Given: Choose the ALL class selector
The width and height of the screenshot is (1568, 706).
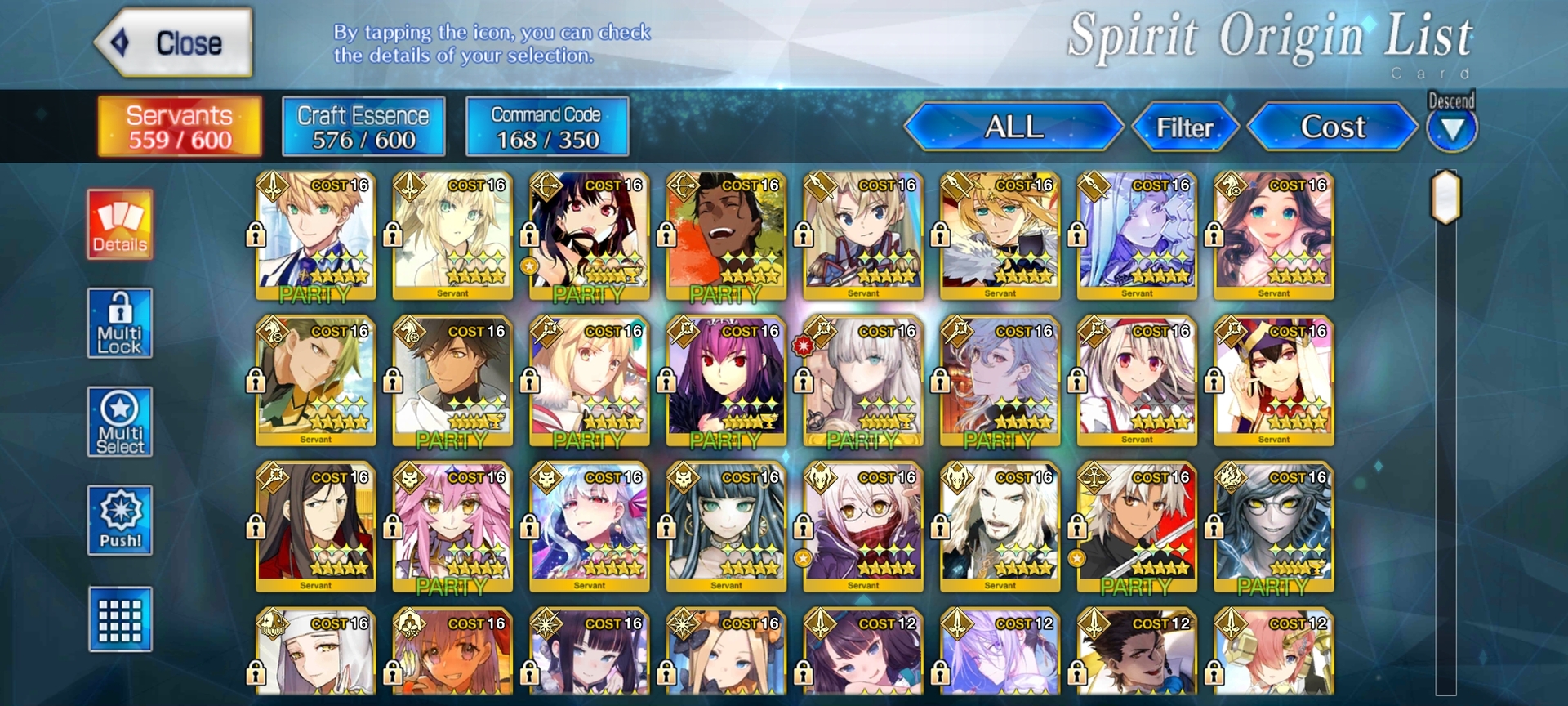Looking at the screenshot, I should tap(1013, 127).
